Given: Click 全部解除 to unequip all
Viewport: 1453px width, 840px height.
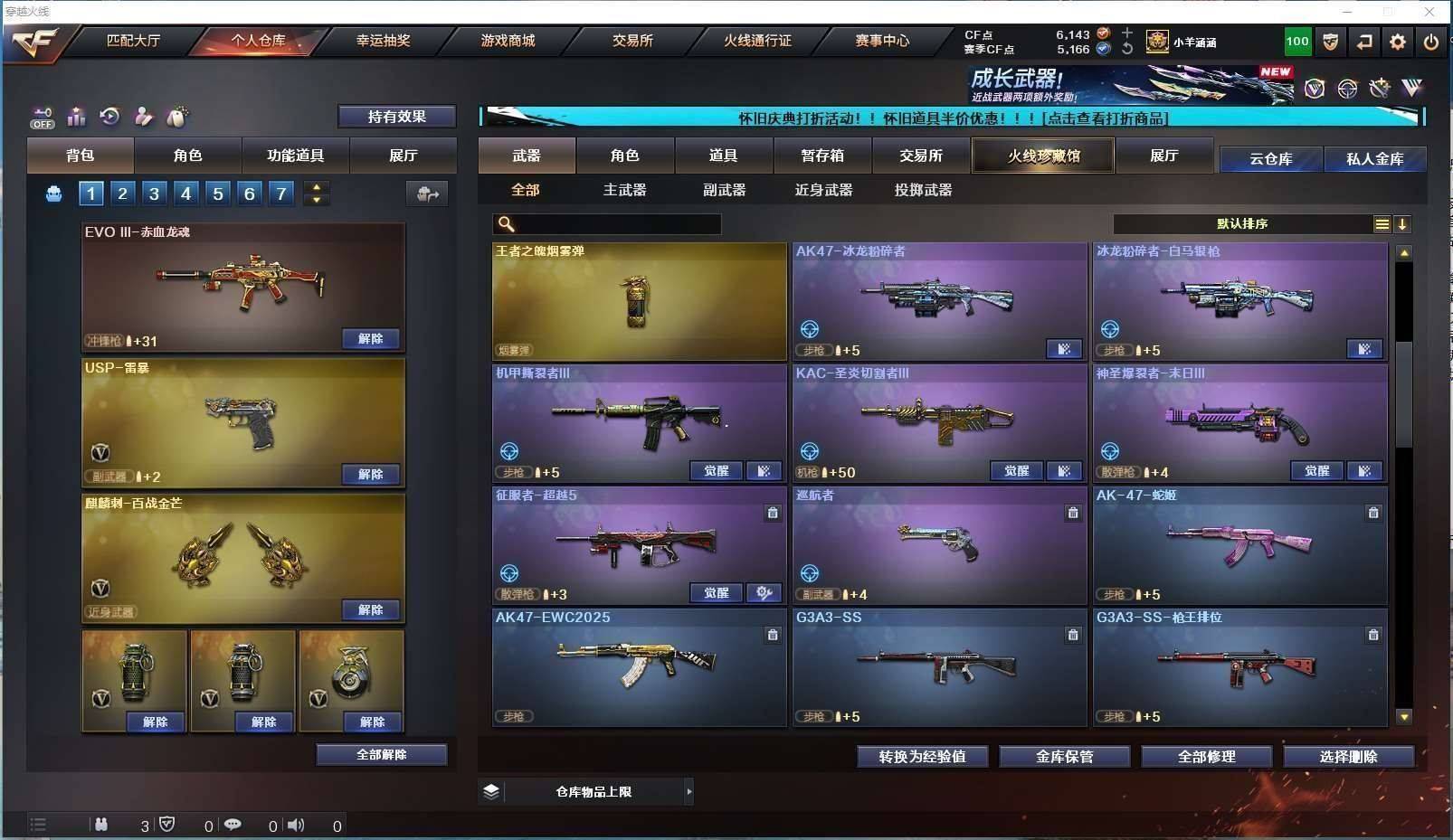Looking at the screenshot, I should (381, 755).
